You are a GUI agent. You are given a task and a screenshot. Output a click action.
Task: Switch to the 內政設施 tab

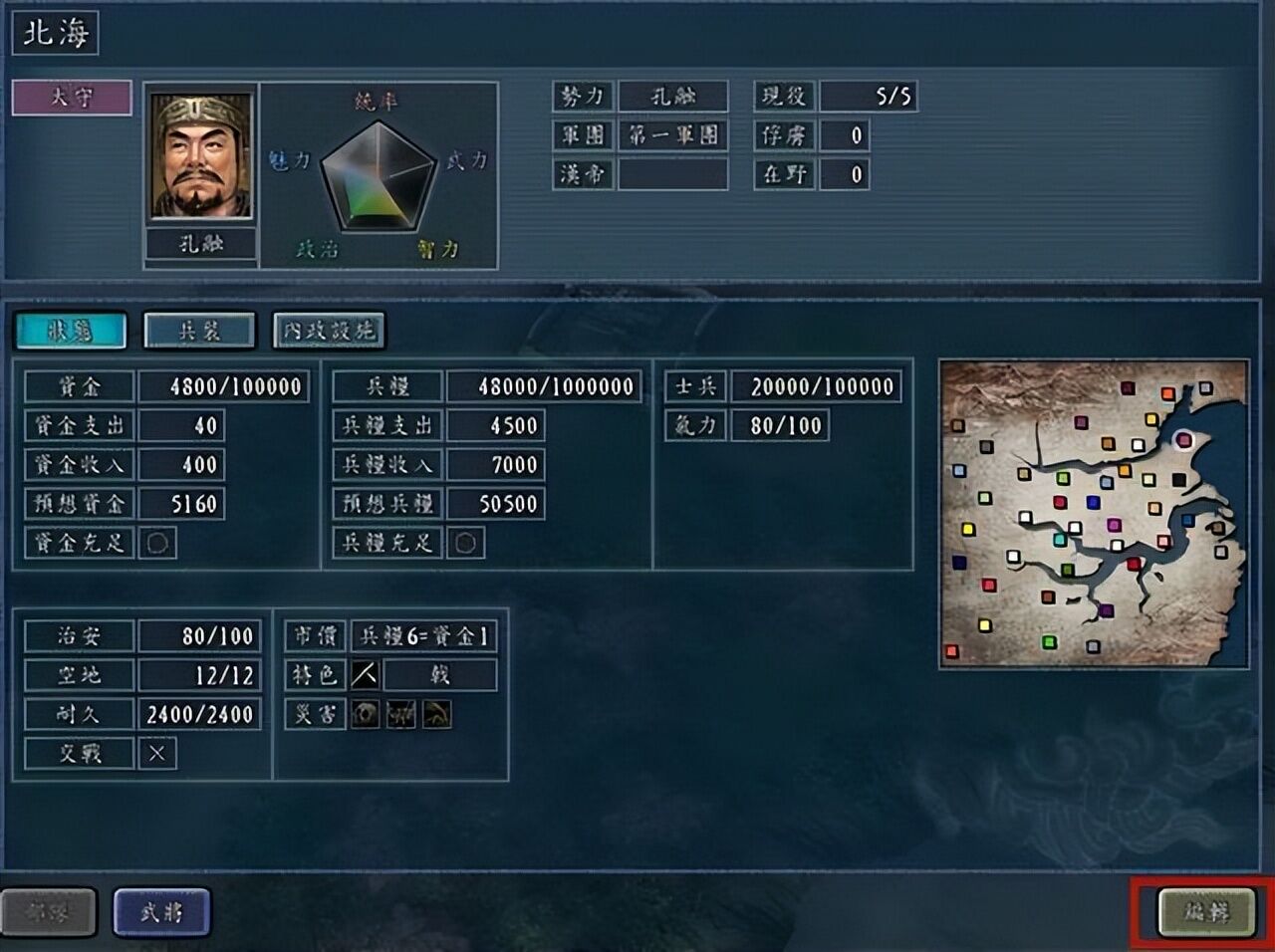click(x=329, y=331)
